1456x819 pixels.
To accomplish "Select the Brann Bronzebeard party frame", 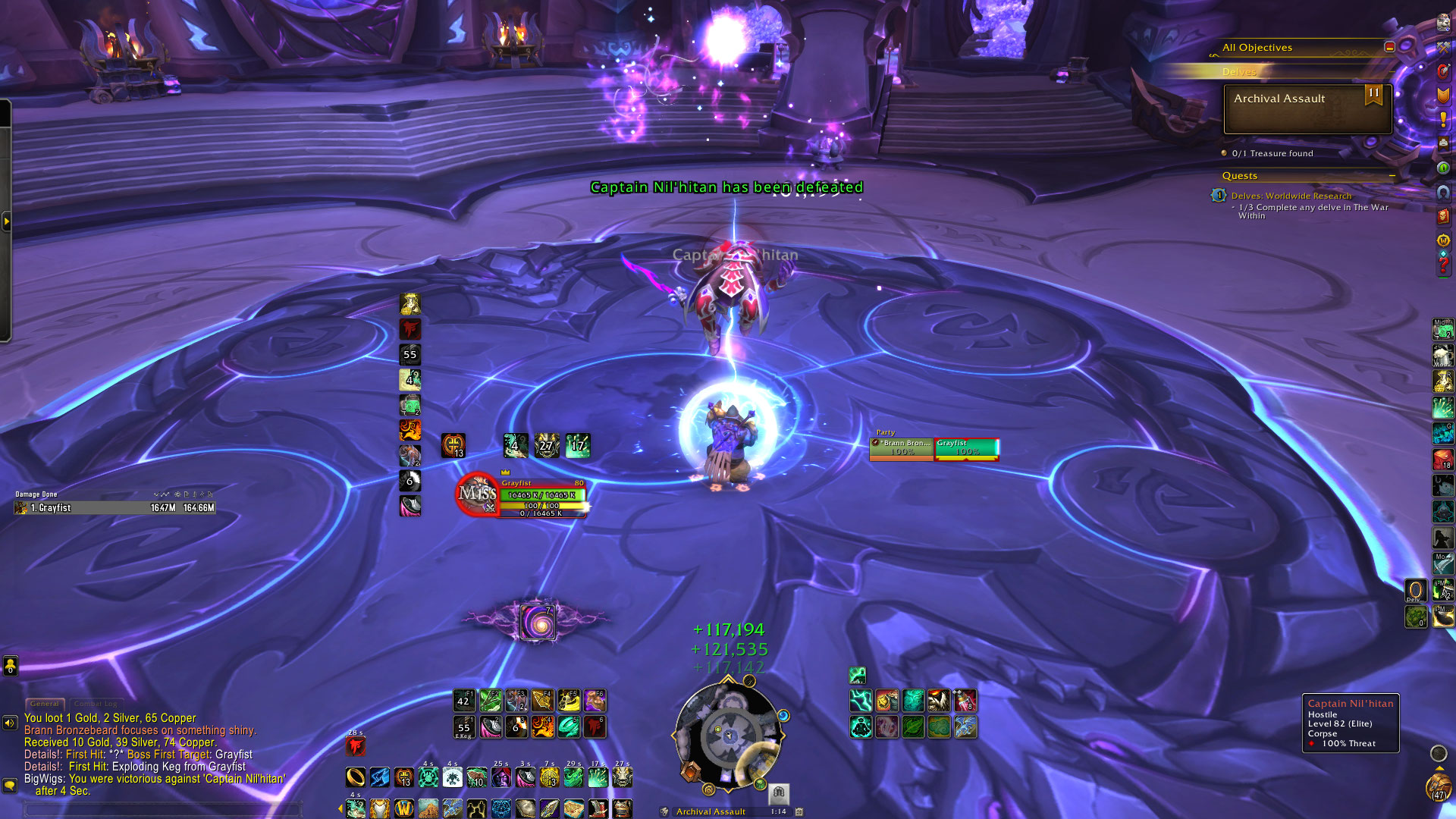I will point(902,448).
